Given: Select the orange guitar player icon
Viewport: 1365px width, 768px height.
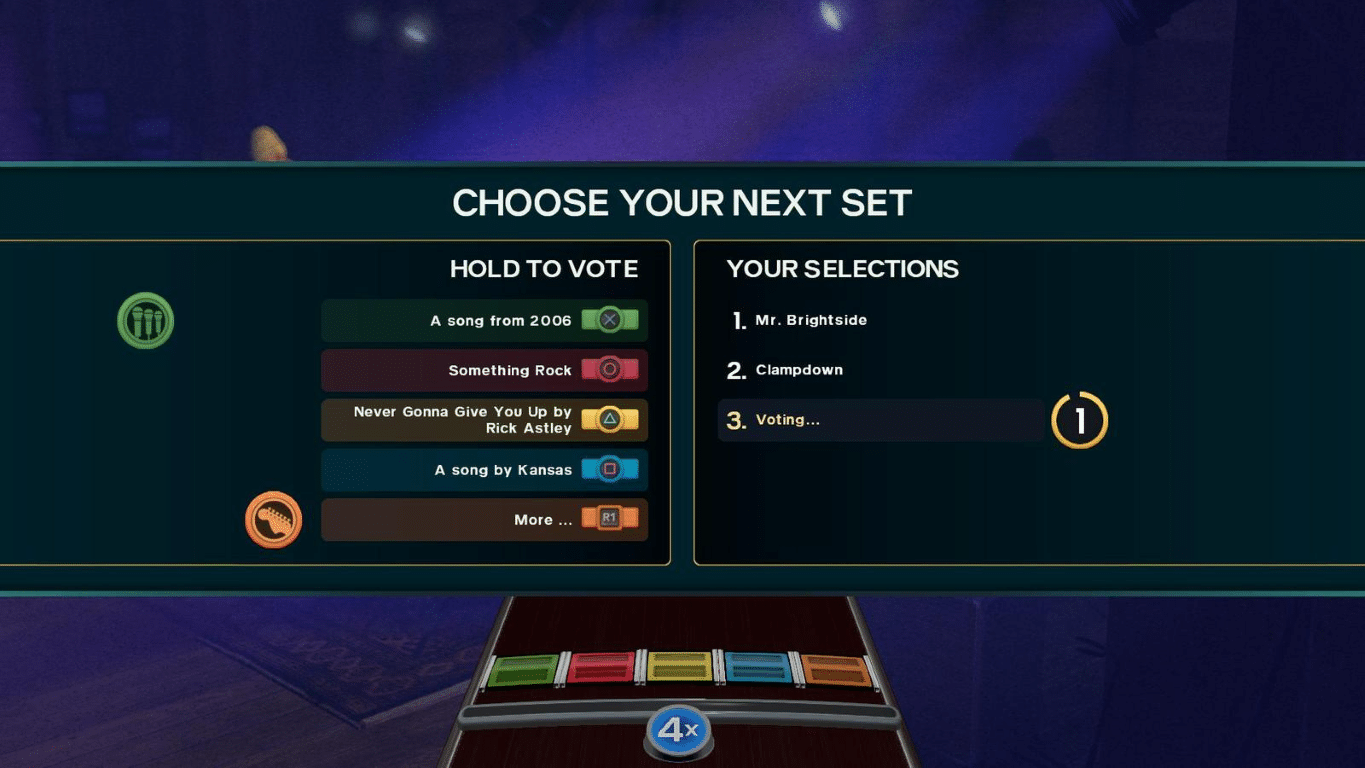Looking at the screenshot, I should (x=274, y=519).
